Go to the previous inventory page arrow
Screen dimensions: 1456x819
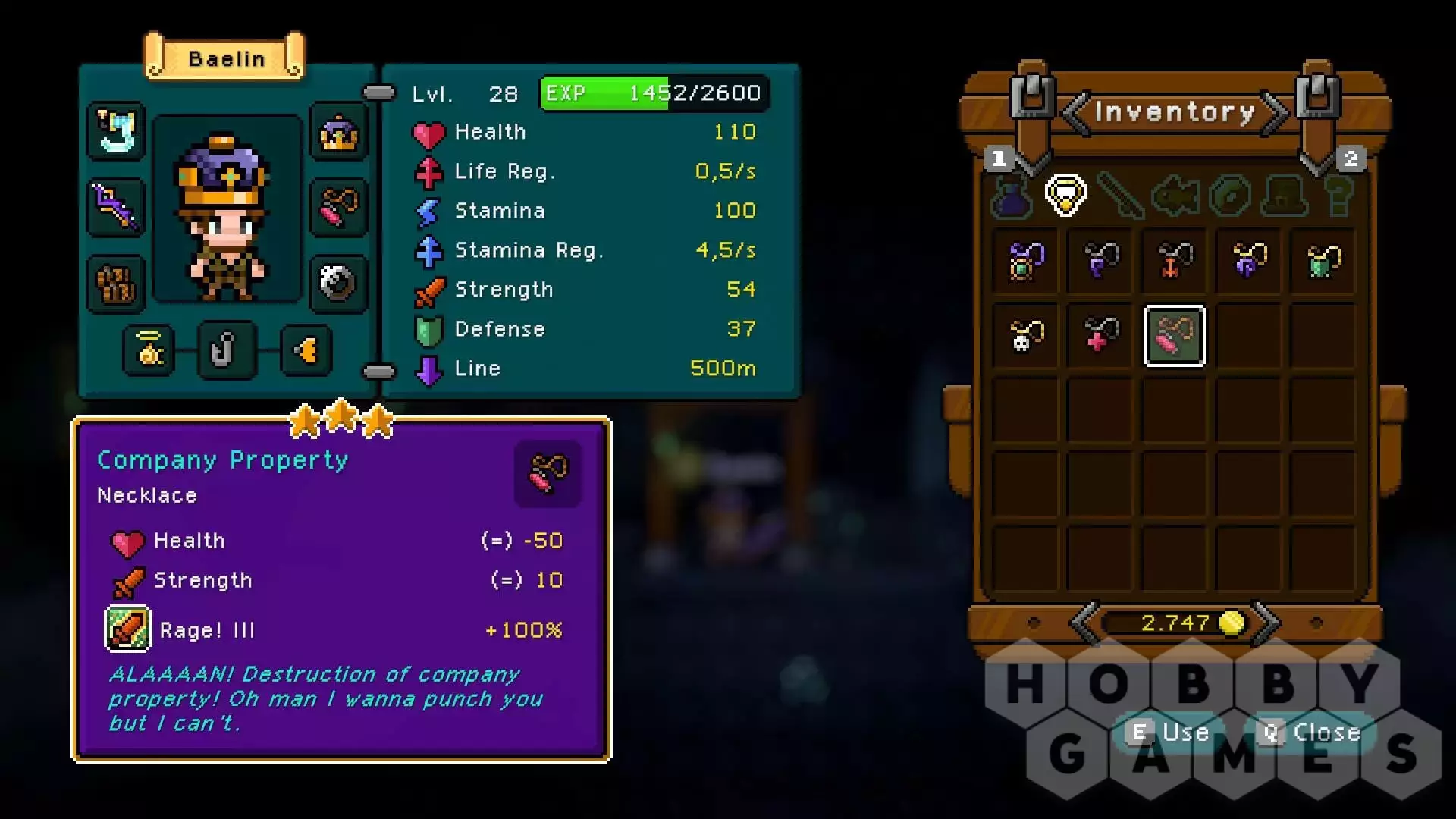[x=1075, y=114]
